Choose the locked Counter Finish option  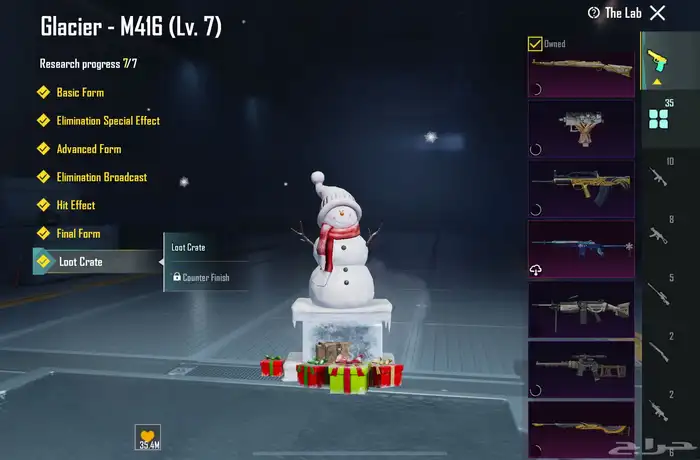point(205,277)
